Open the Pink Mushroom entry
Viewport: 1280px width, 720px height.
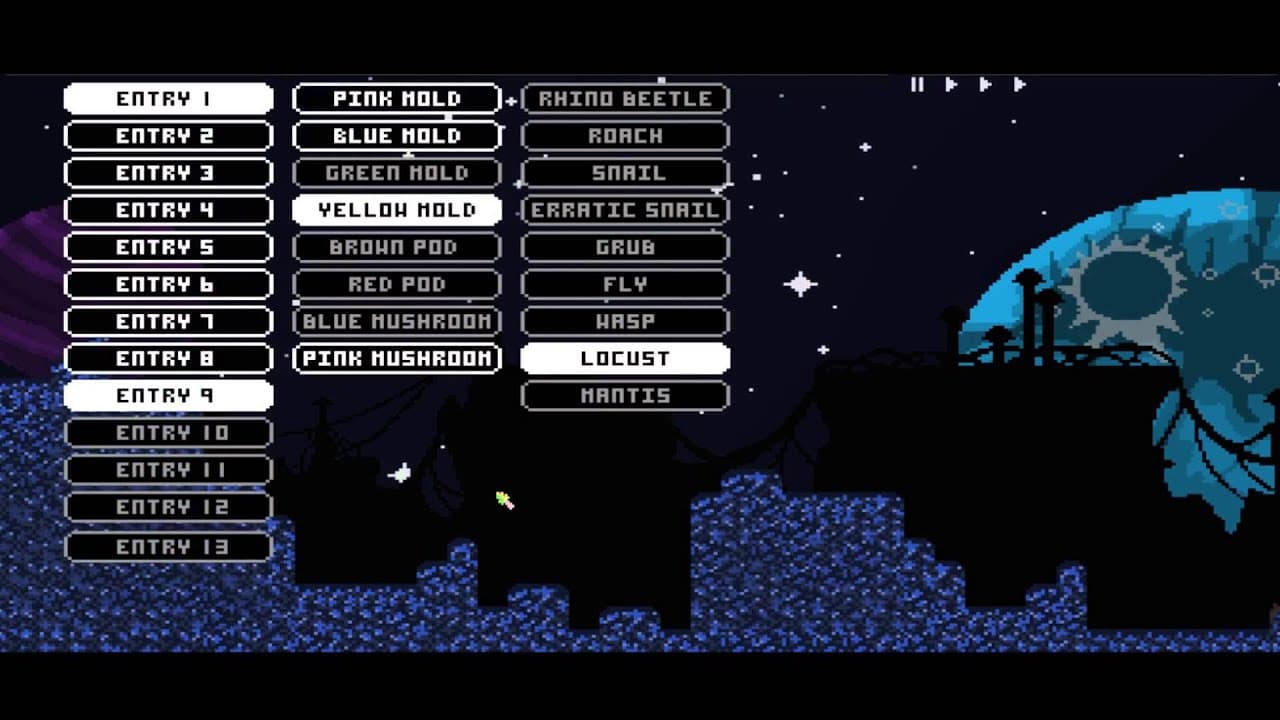396,357
